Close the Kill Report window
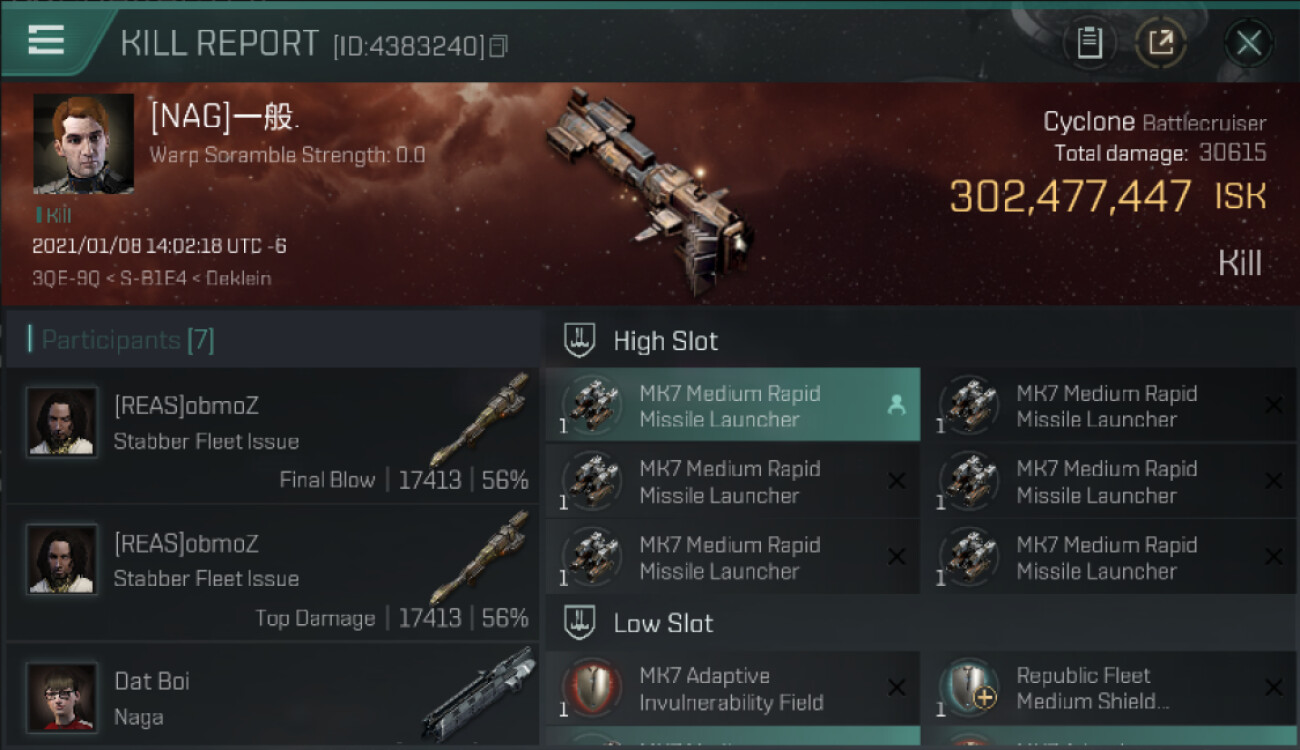1300x750 pixels. click(1248, 43)
